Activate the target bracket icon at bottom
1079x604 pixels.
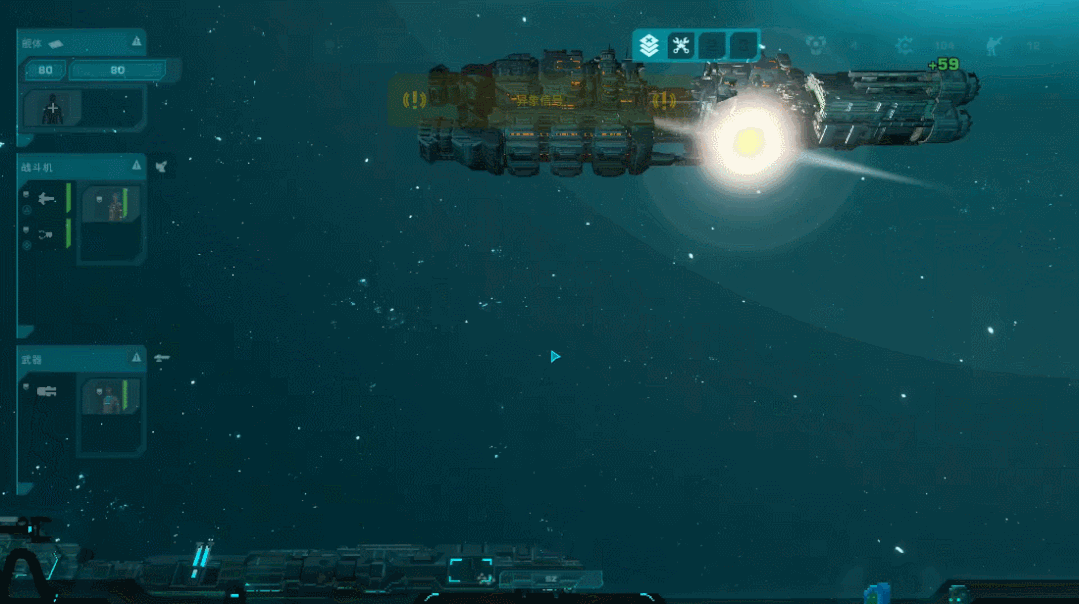coord(469,571)
